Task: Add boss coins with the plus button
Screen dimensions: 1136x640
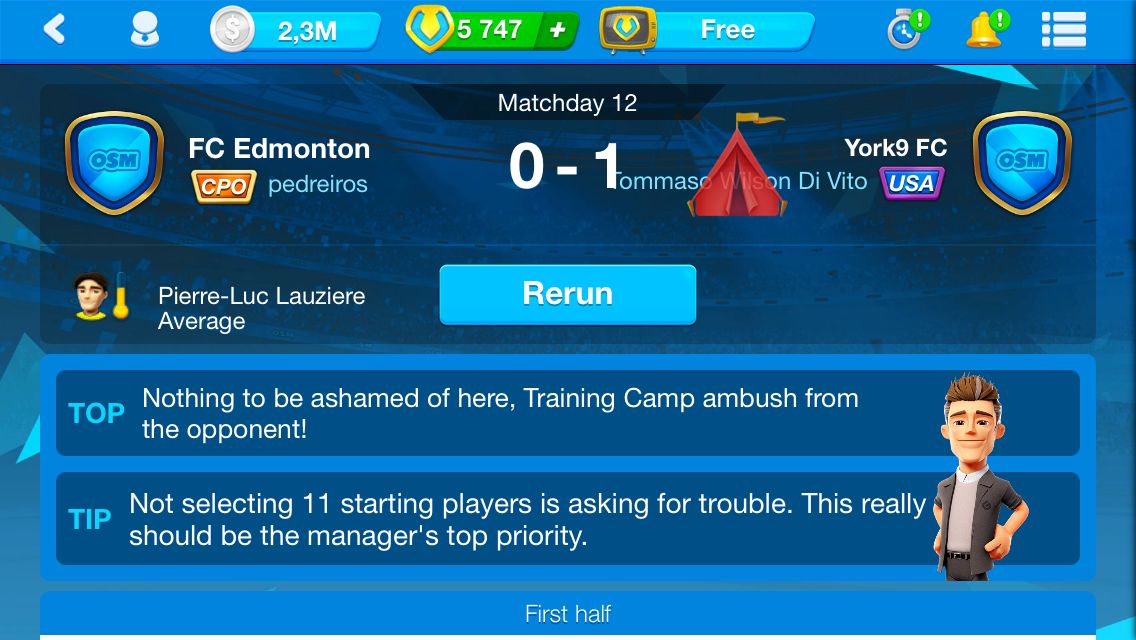Action: (x=558, y=31)
